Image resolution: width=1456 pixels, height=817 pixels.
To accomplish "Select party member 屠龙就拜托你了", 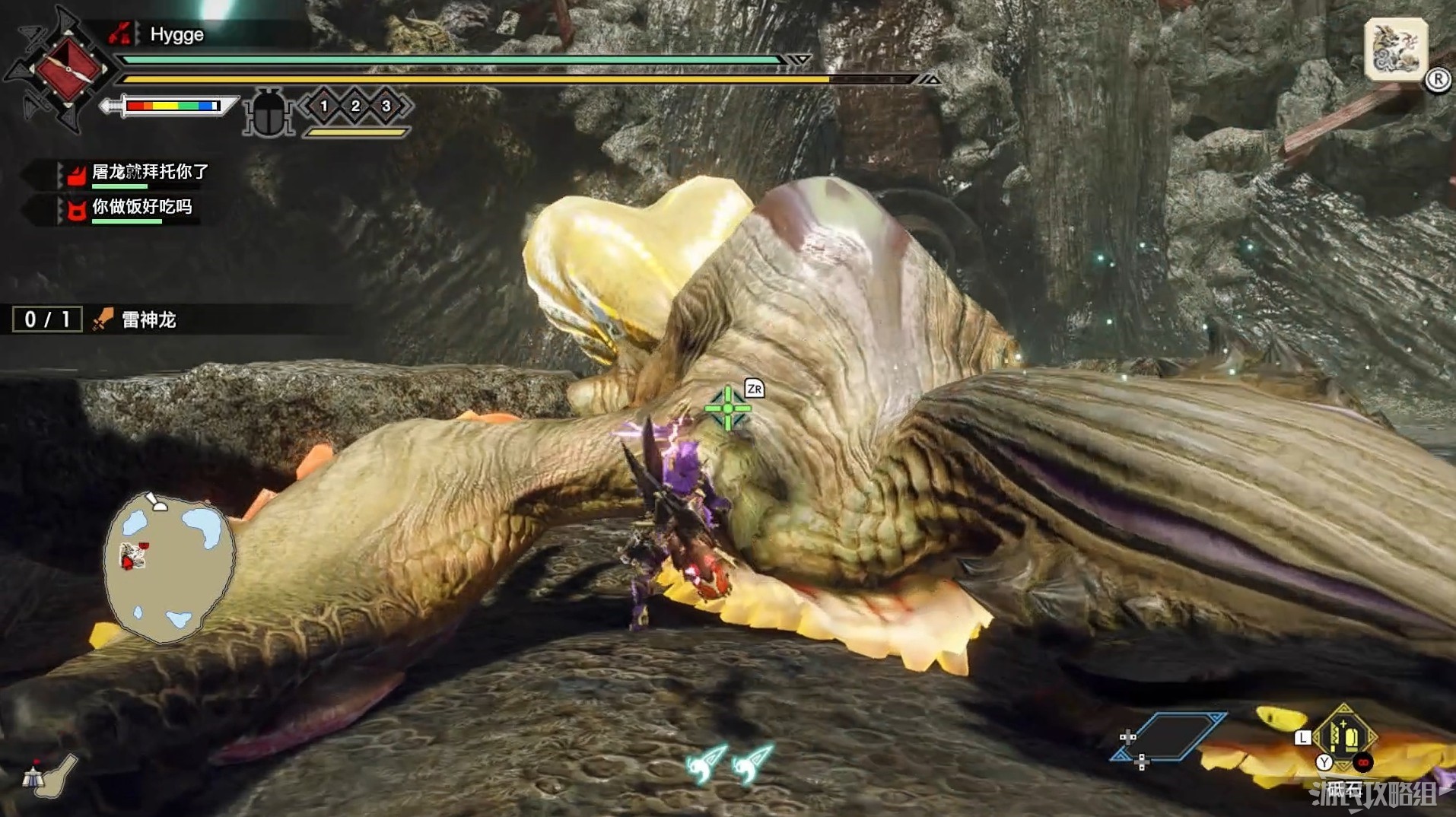I will pyautogui.click(x=149, y=173).
